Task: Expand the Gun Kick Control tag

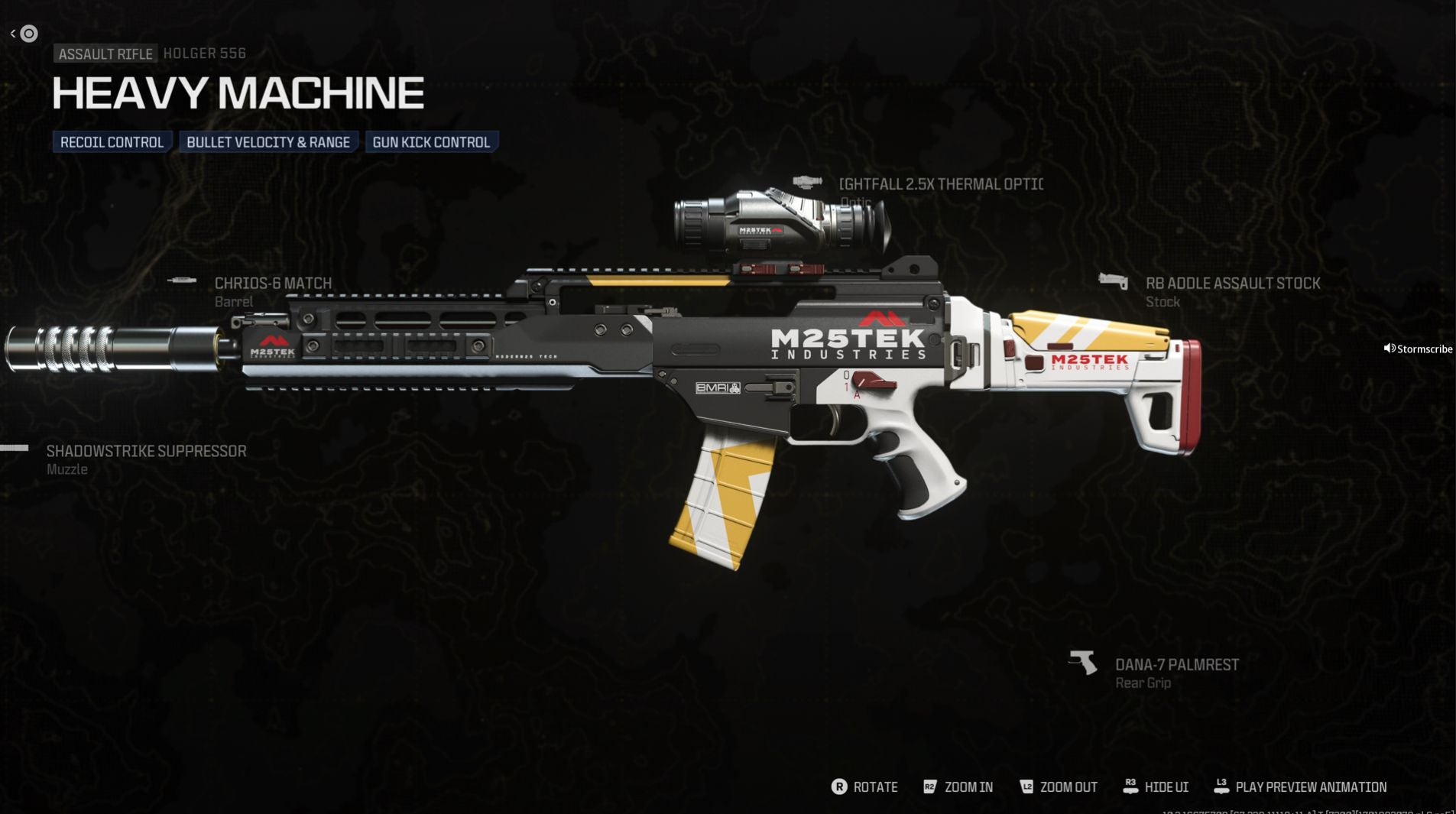Action: [432, 141]
